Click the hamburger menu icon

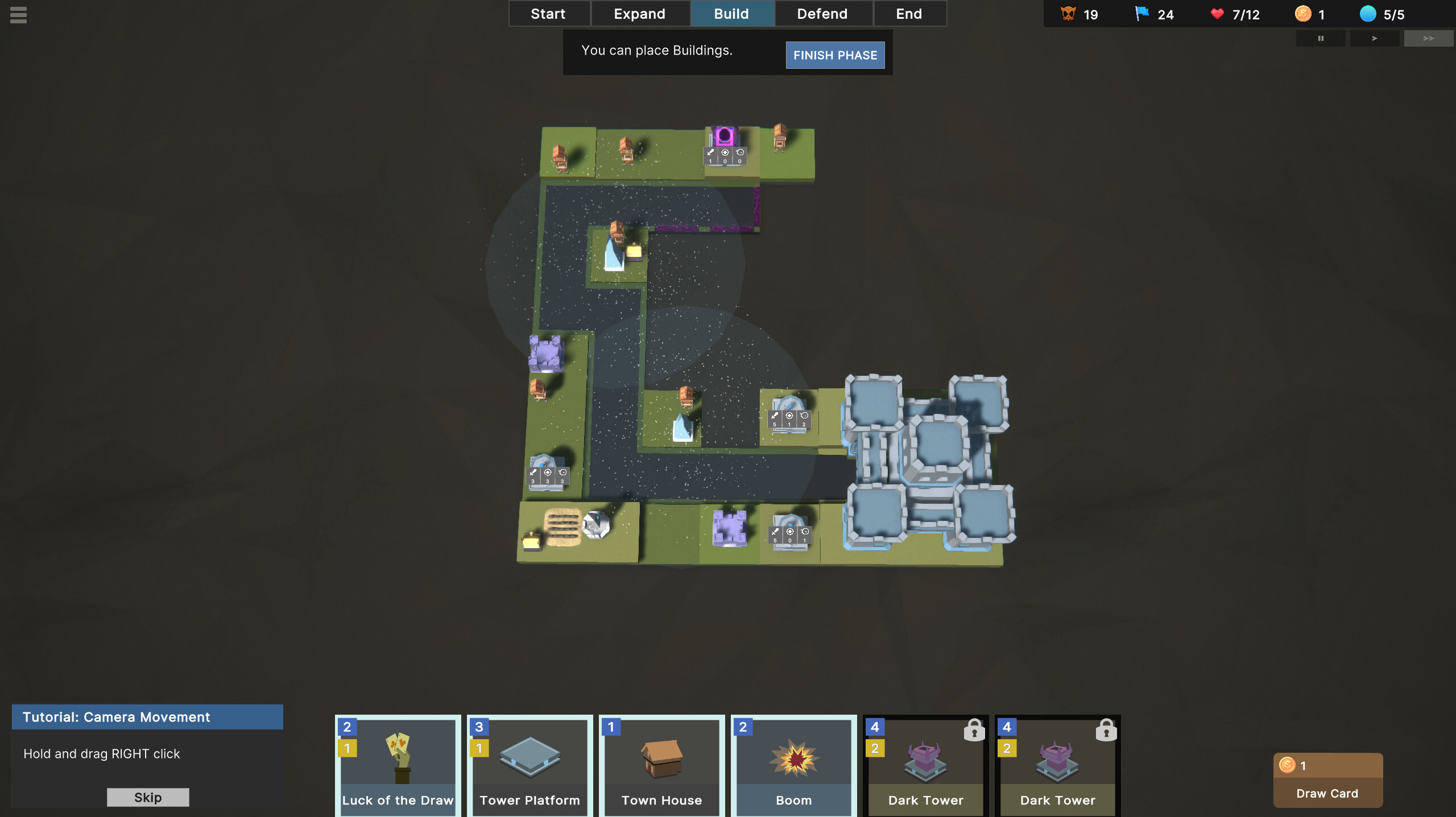pos(18,15)
